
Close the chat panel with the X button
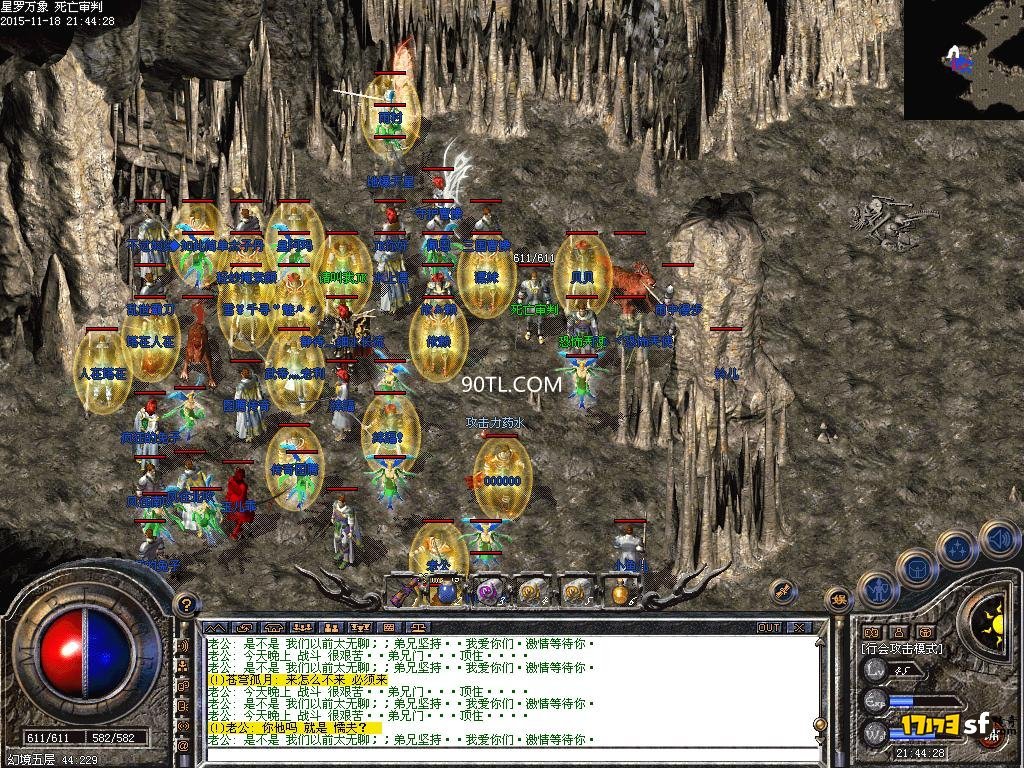[798, 628]
